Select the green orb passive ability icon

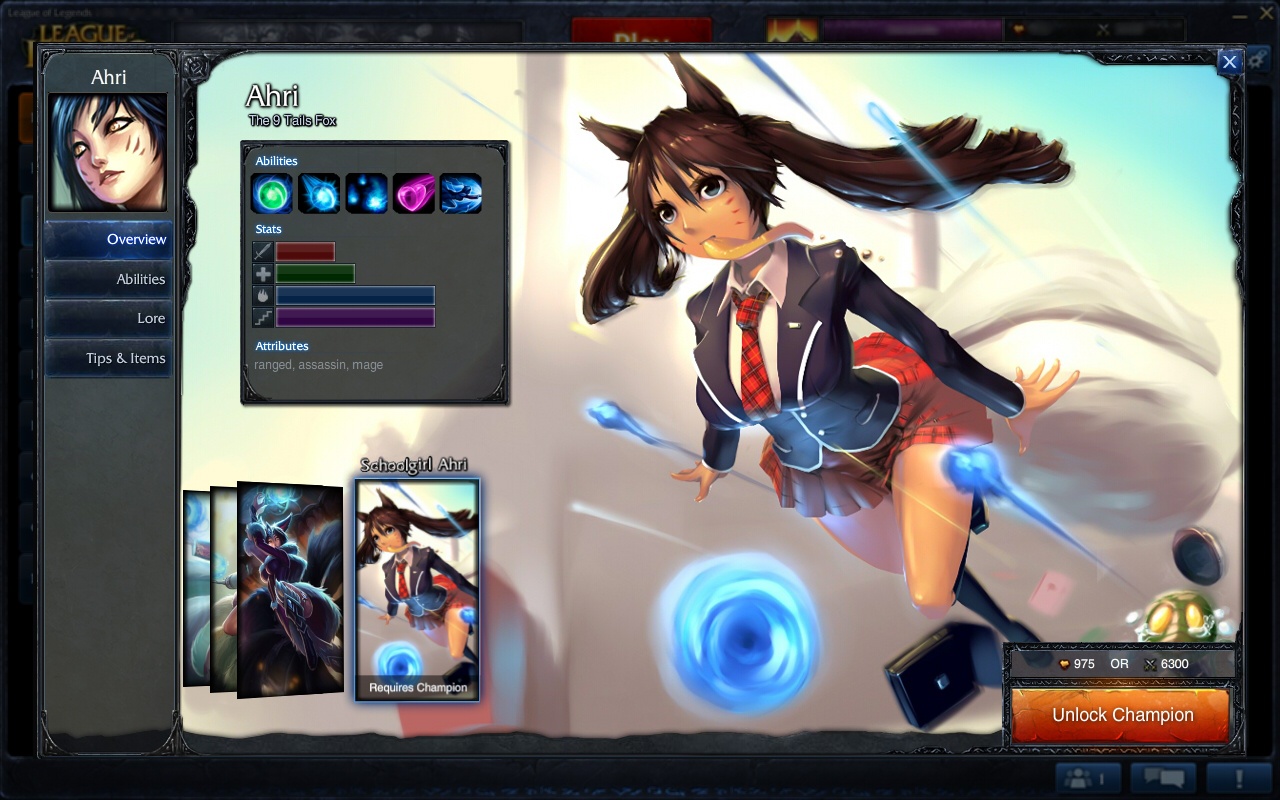click(x=271, y=194)
